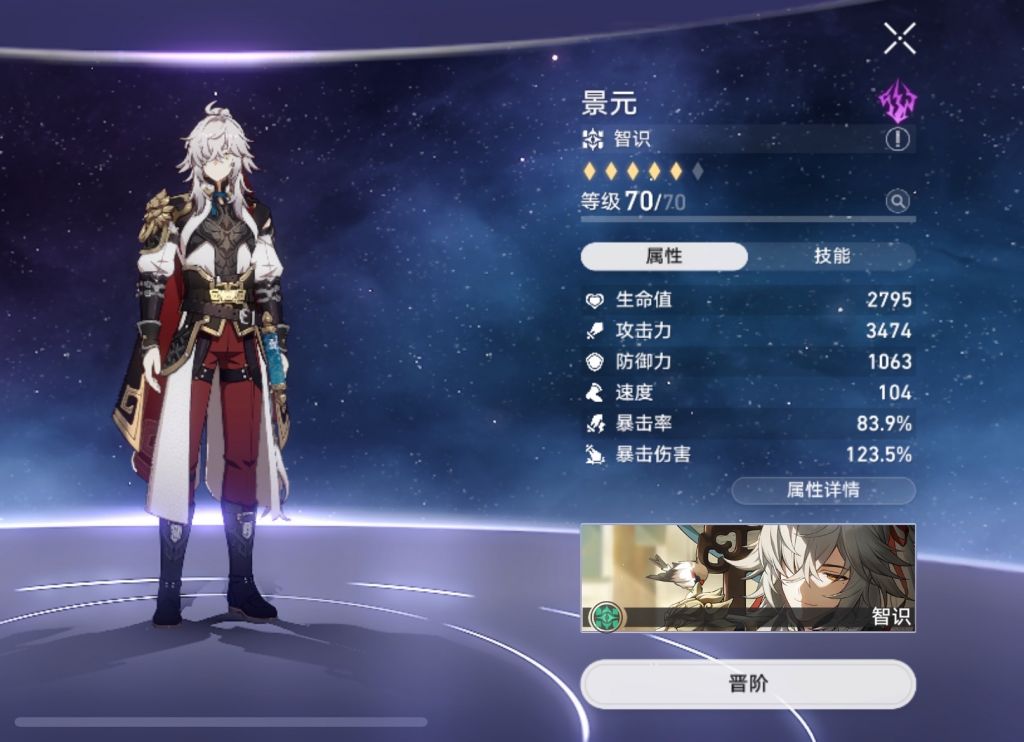Tap the purple lightning element icon
1024x742 pixels.
tap(897, 100)
